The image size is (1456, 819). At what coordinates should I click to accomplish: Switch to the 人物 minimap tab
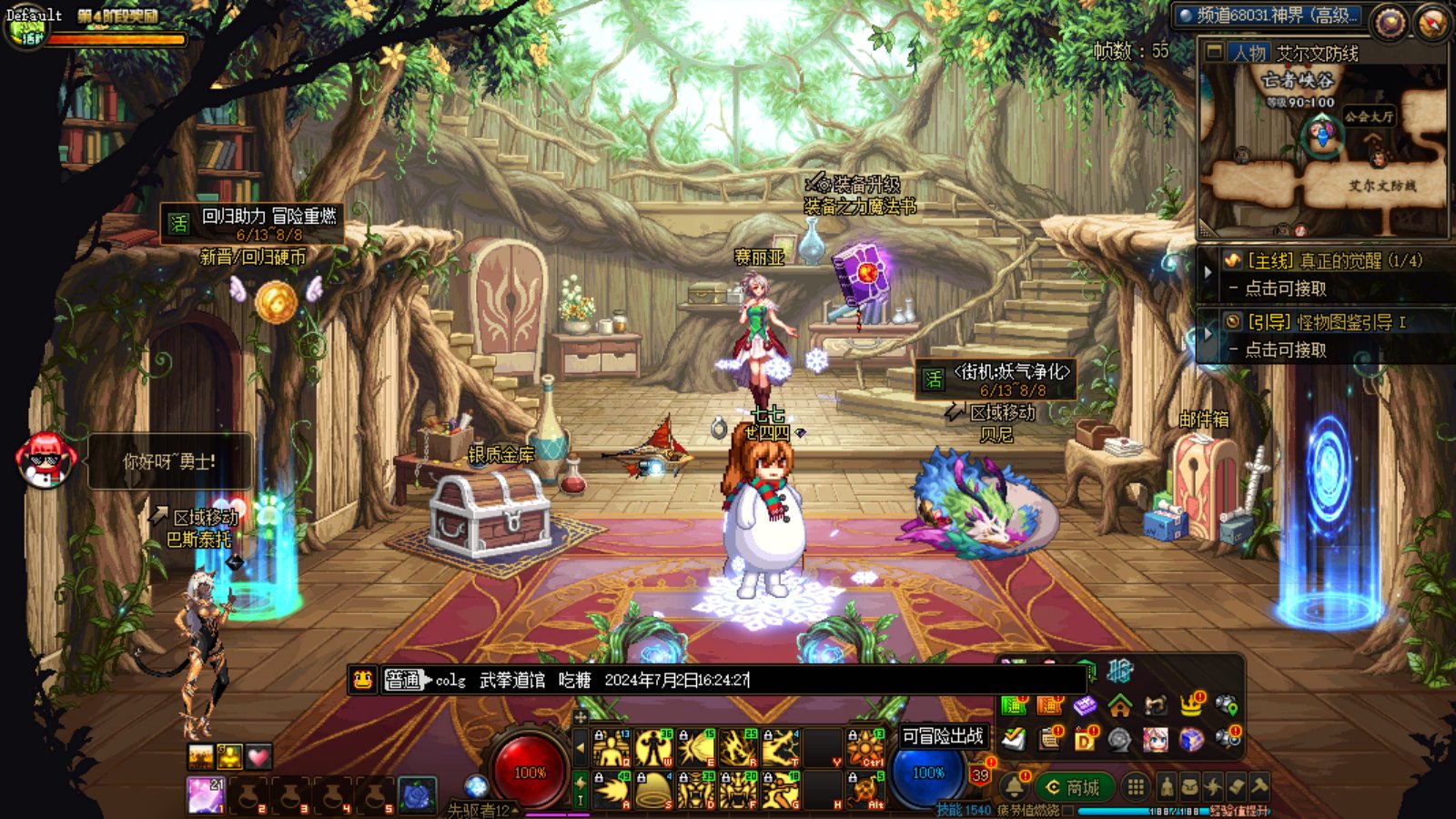point(1249,53)
